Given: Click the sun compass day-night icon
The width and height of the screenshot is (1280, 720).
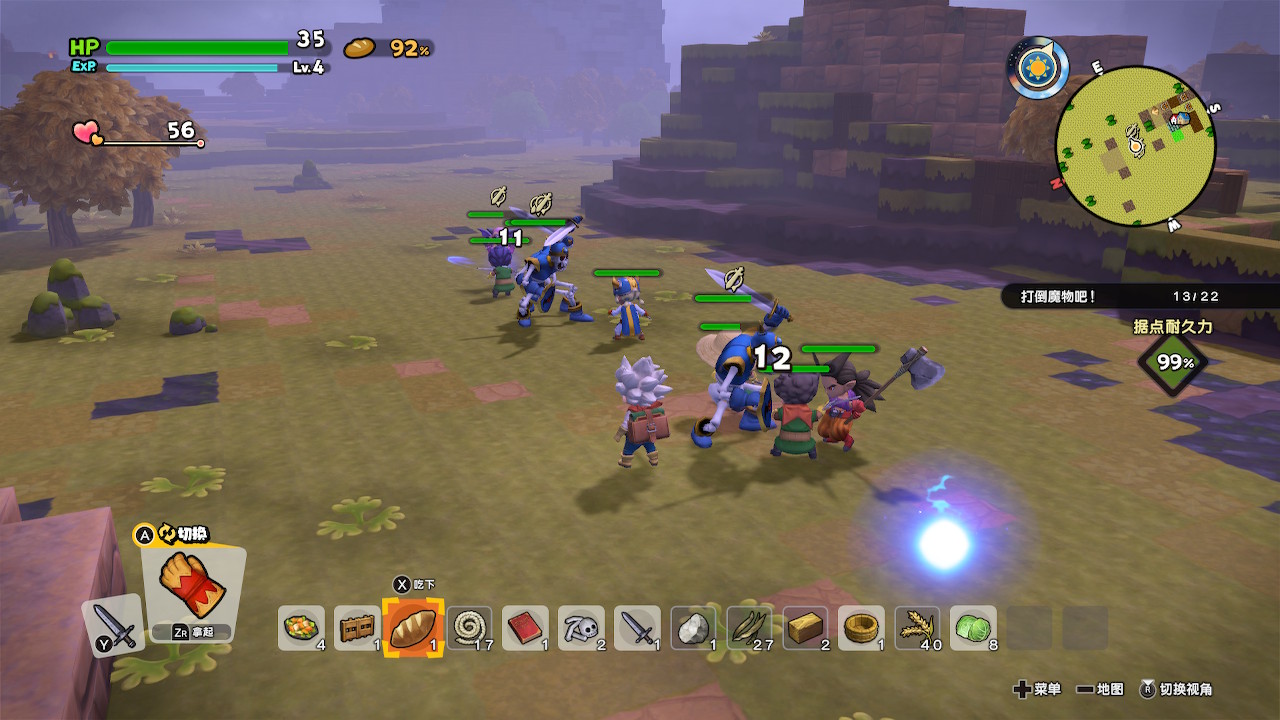Looking at the screenshot, I should 1038,68.
